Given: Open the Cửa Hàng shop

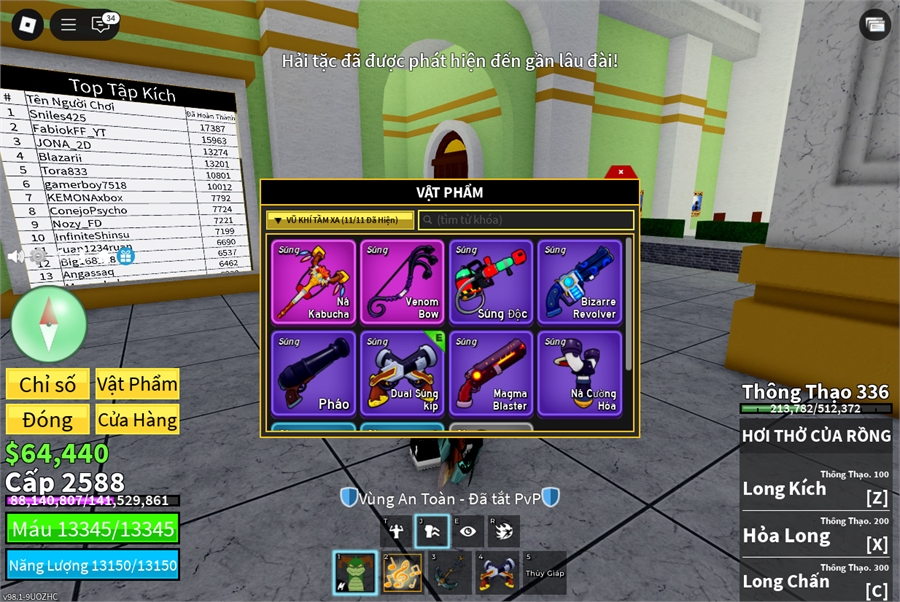Looking at the screenshot, I should 137,419.
